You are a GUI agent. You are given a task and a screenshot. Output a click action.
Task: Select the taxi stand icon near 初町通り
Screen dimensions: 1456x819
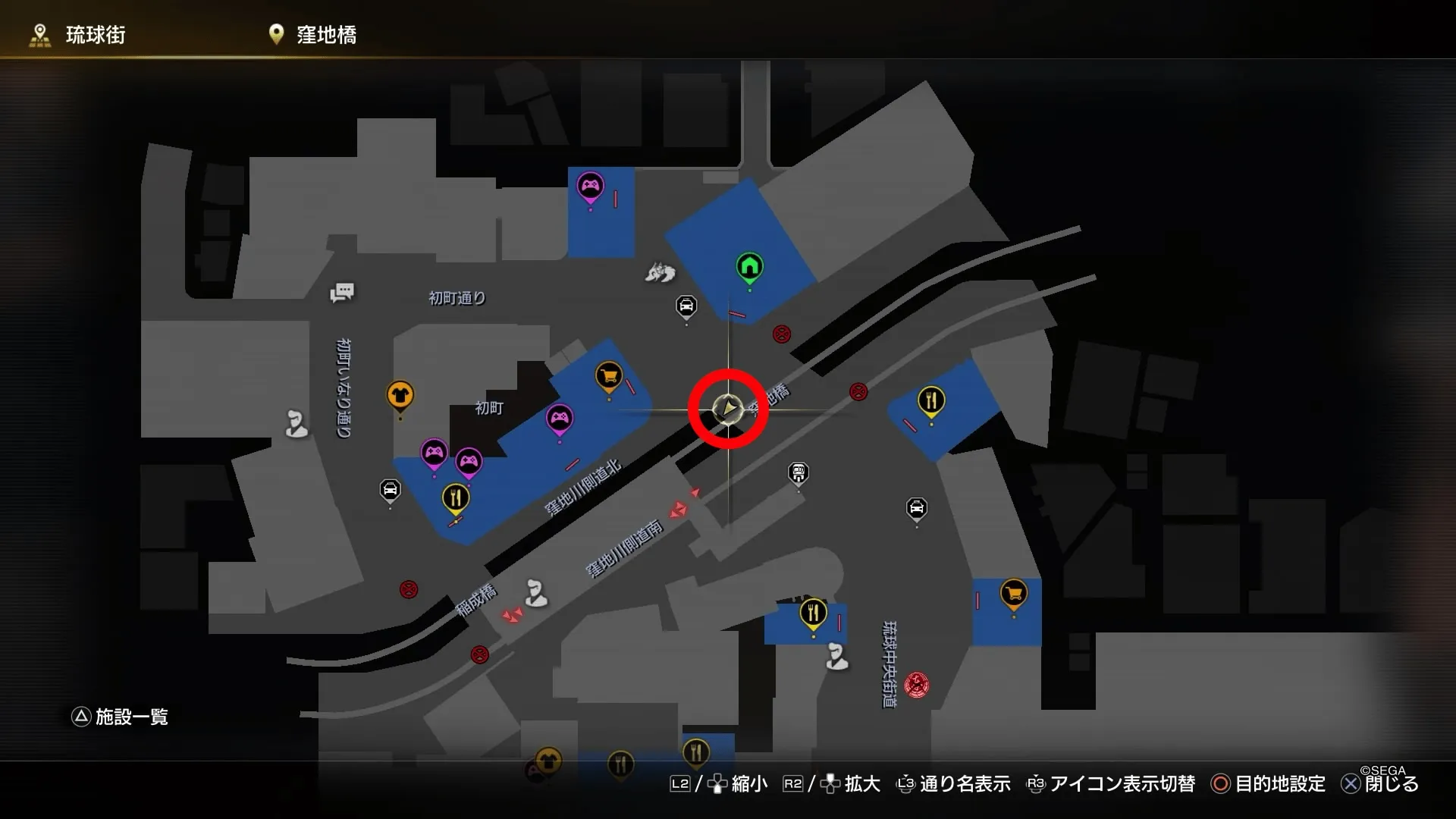coord(685,303)
